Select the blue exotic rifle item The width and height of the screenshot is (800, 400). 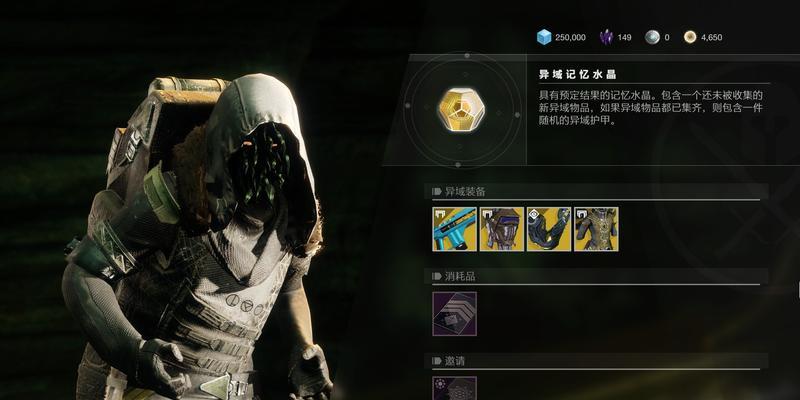[x=454, y=229]
